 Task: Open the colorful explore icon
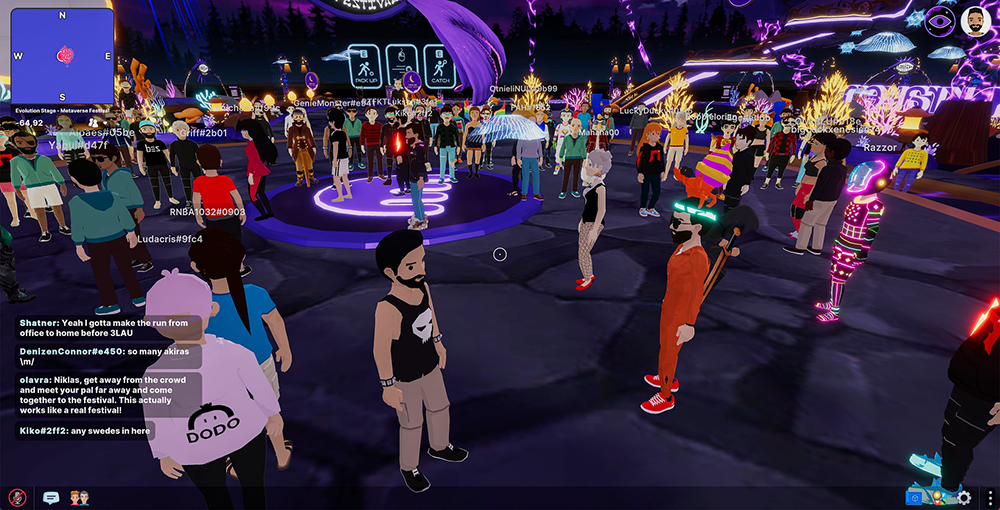pyautogui.click(x=939, y=497)
